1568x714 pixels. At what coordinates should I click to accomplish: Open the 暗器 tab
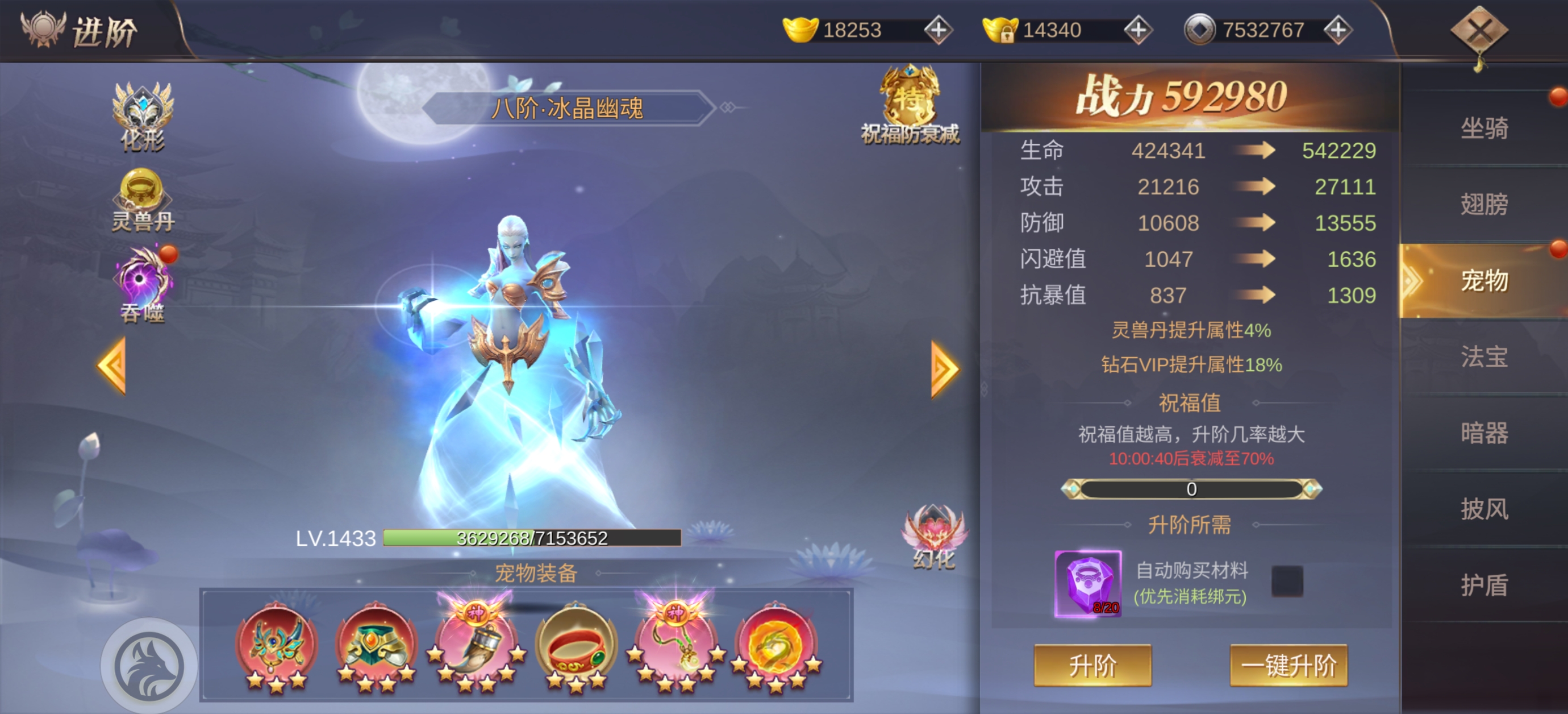point(1484,433)
